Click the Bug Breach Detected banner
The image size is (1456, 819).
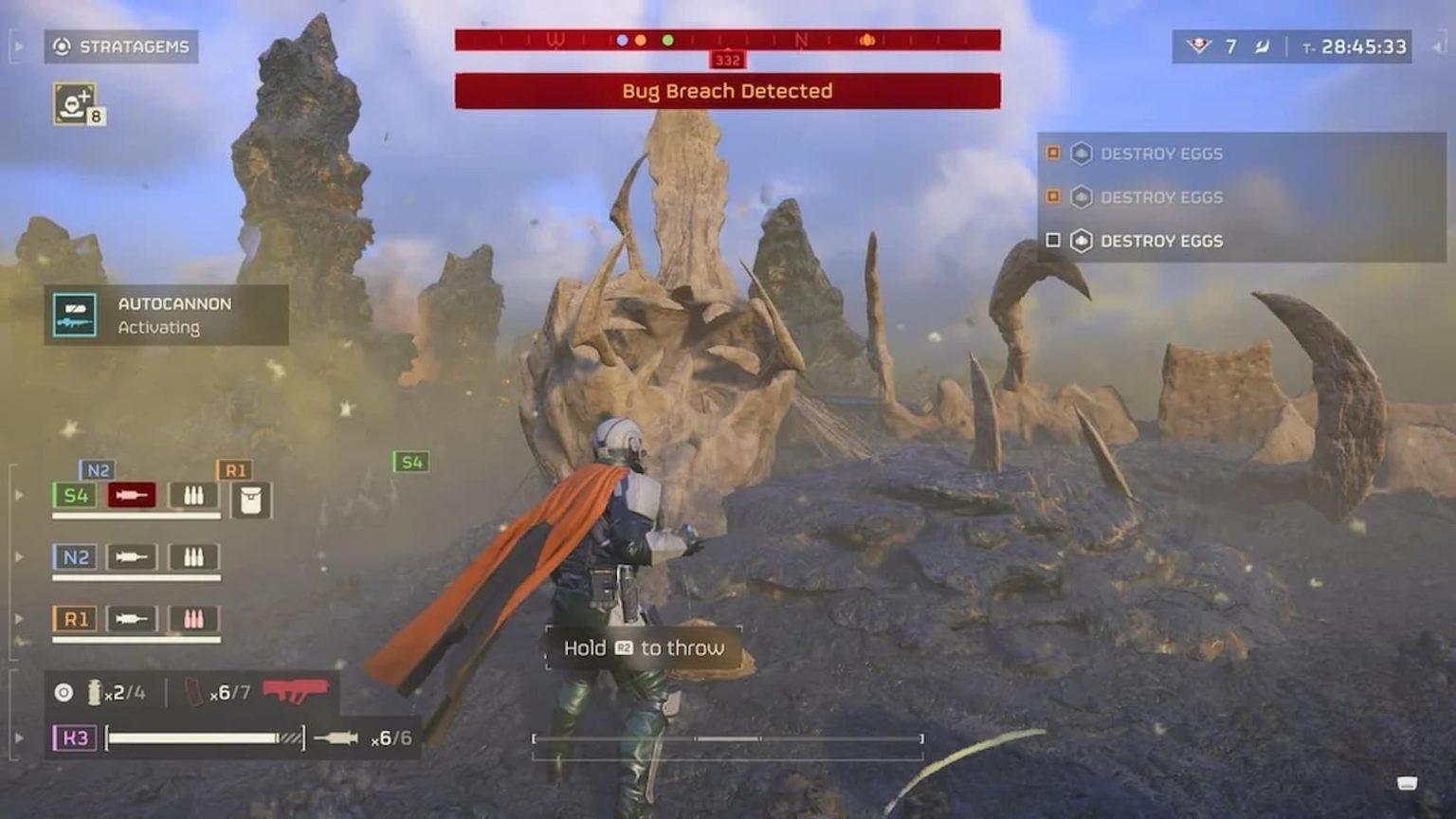(x=726, y=91)
